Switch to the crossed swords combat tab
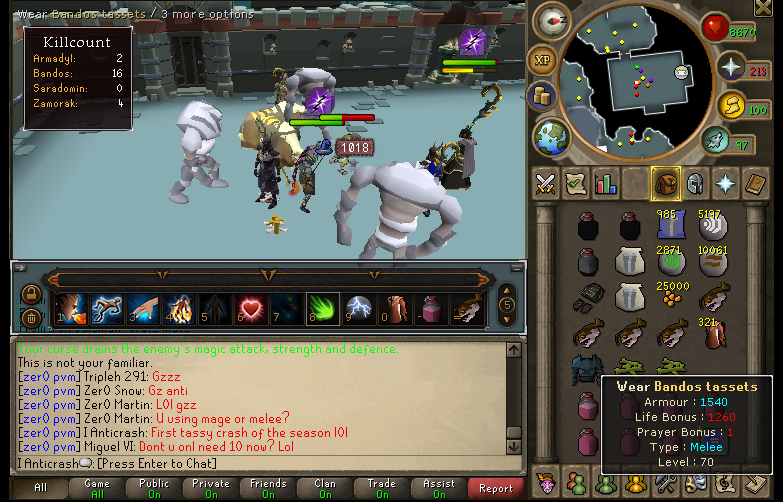 (x=545, y=184)
